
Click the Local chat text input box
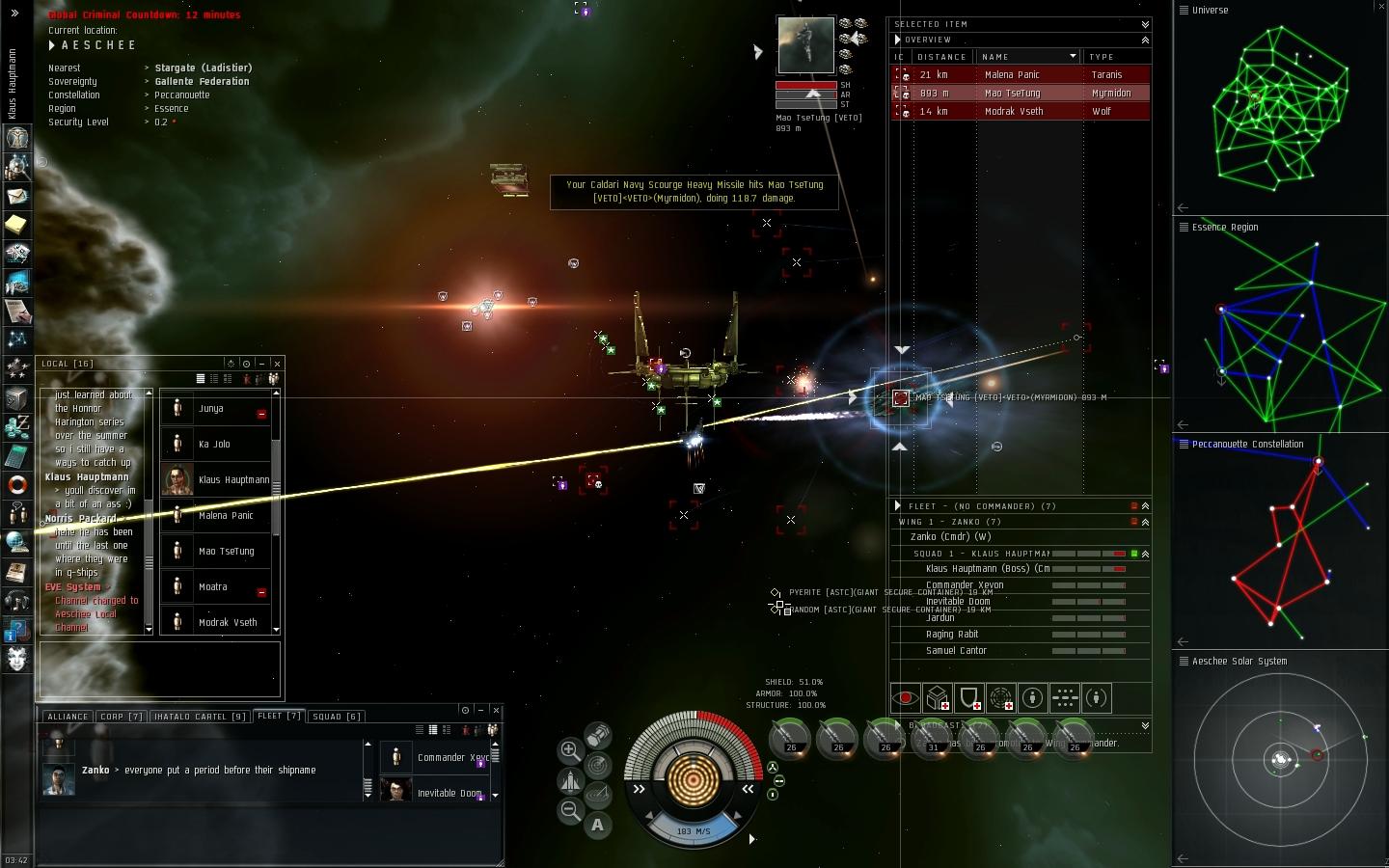(x=159, y=667)
